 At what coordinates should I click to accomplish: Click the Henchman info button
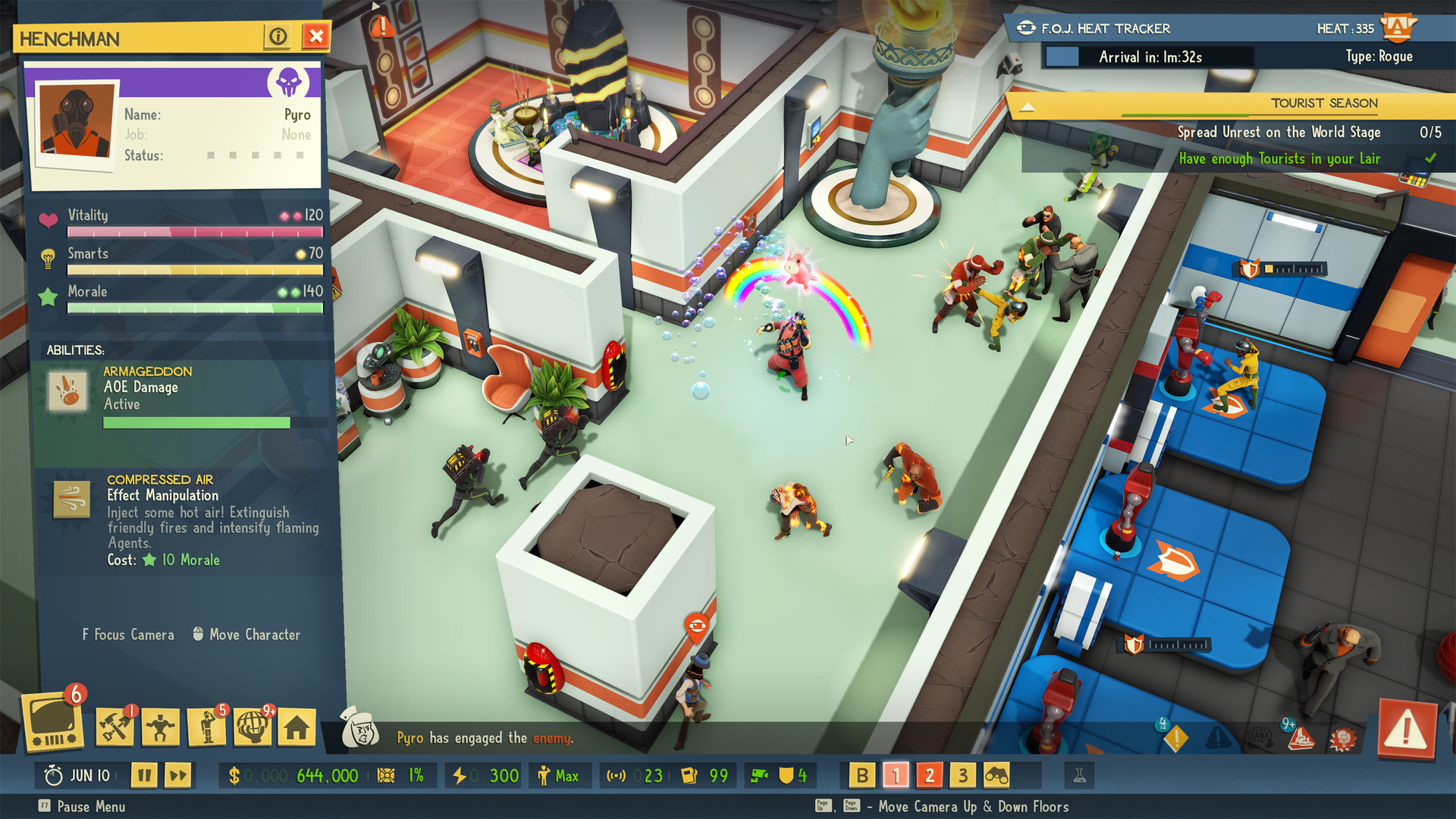[x=278, y=36]
